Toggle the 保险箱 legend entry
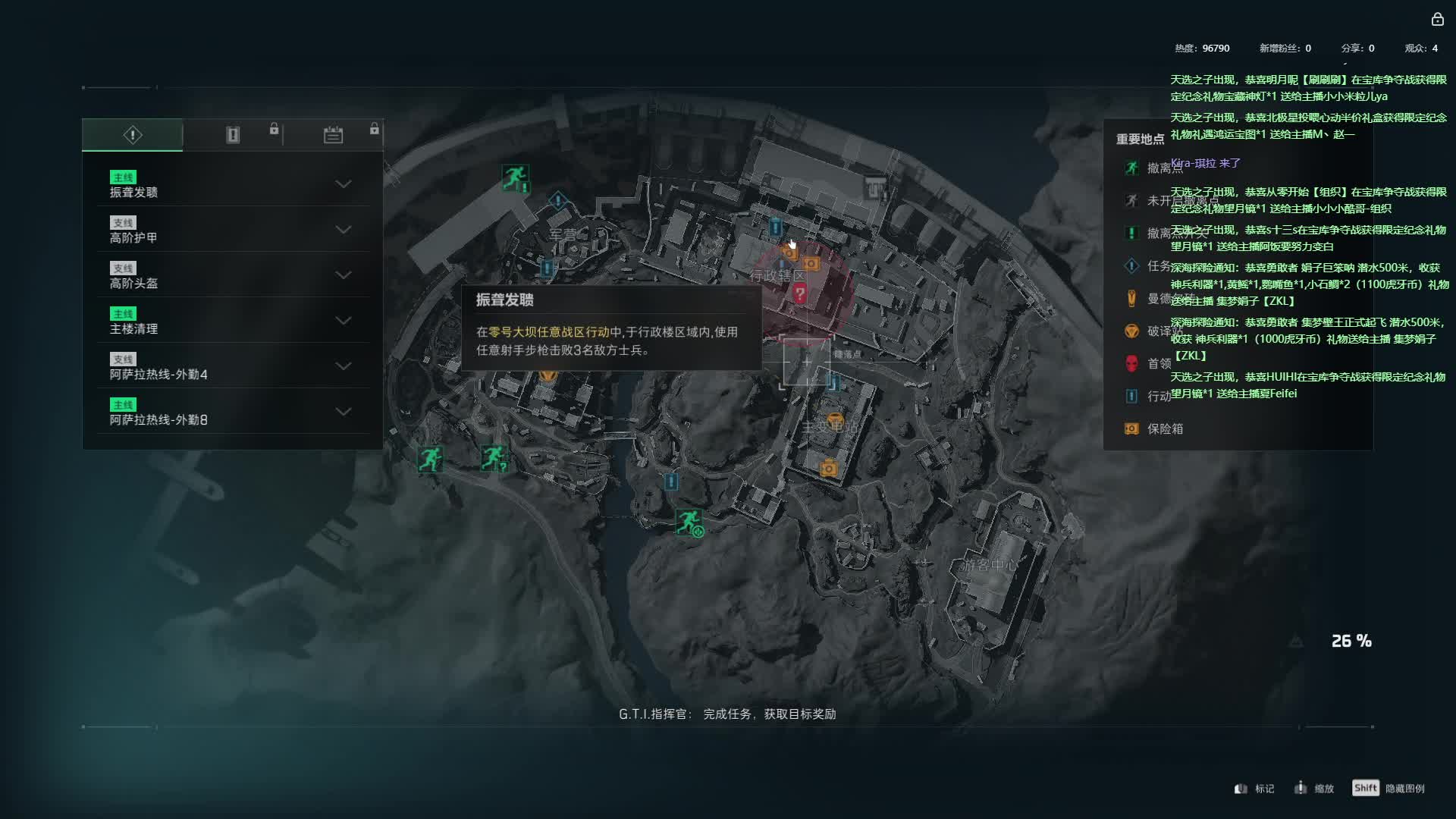1456x819 pixels. (x=1164, y=428)
